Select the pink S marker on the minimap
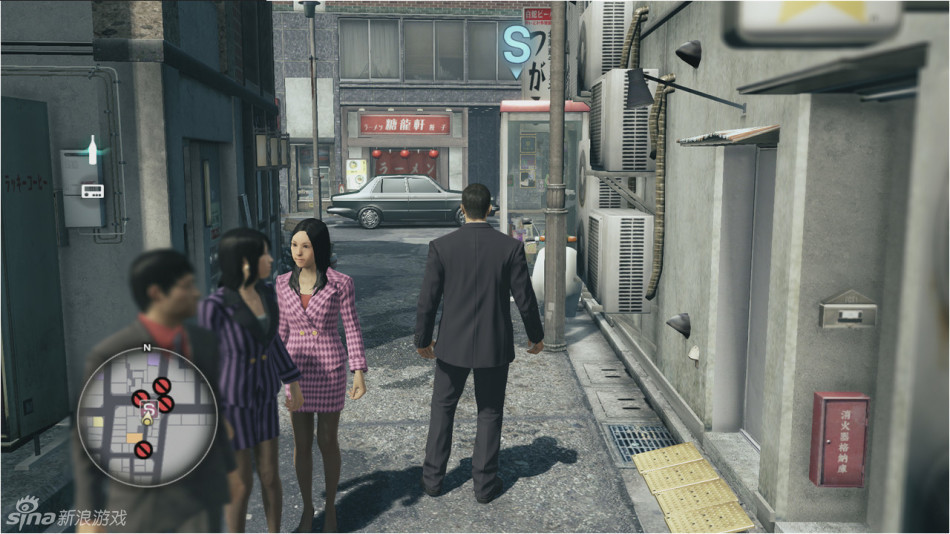This screenshot has height=534, width=950. (x=147, y=408)
